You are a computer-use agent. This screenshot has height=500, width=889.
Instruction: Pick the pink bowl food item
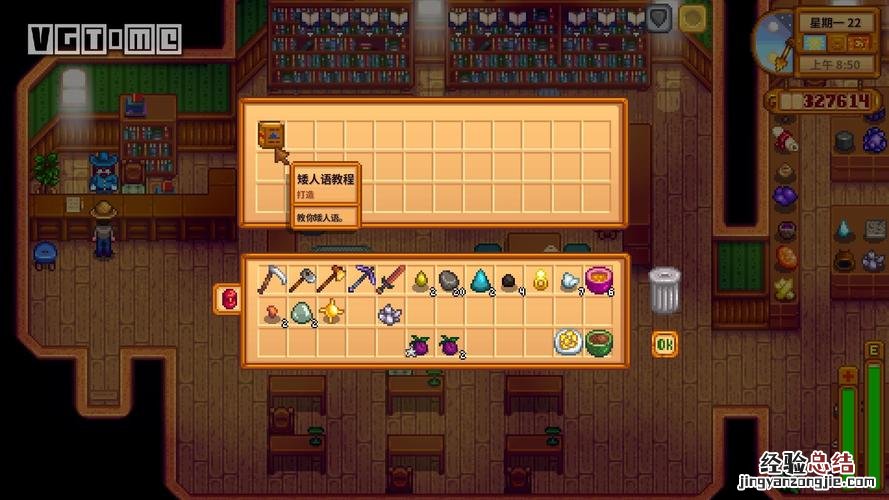coord(598,279)
